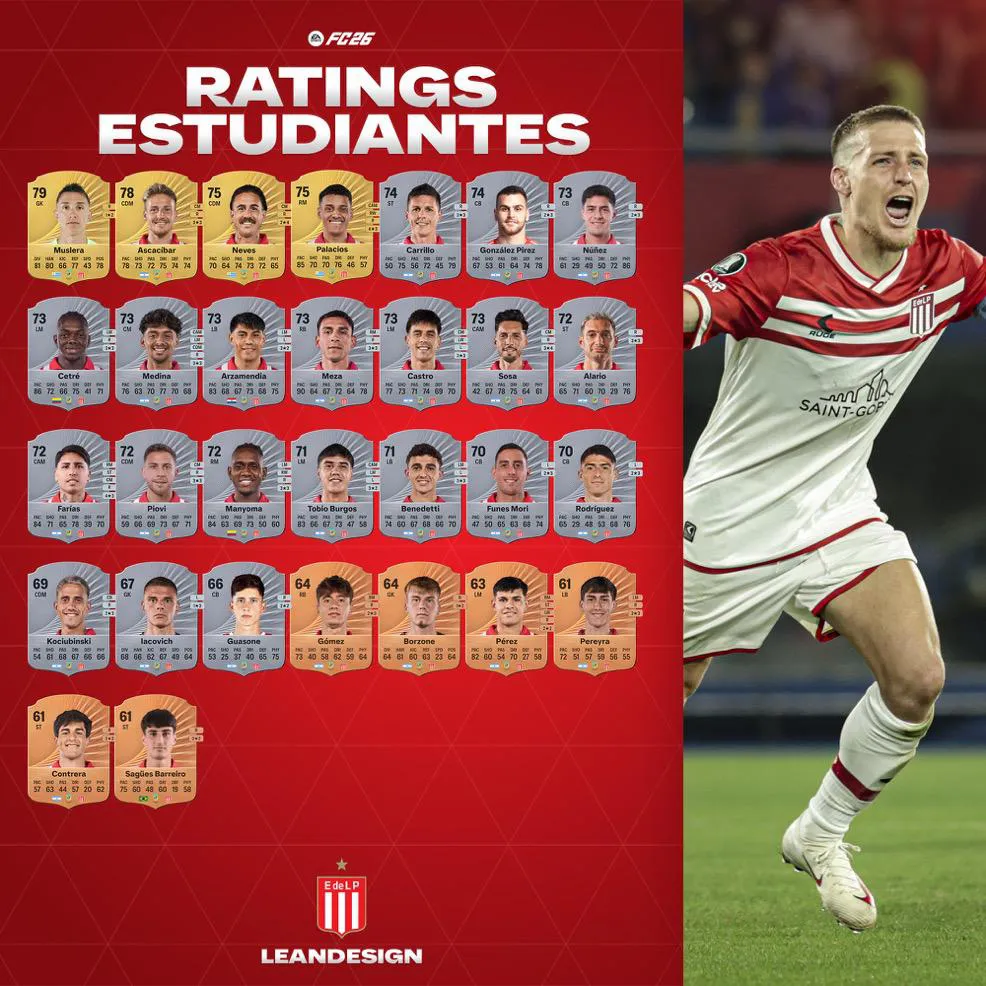Click the González Pírez card
The image size is (986, 986).
[x=508, y=227]
